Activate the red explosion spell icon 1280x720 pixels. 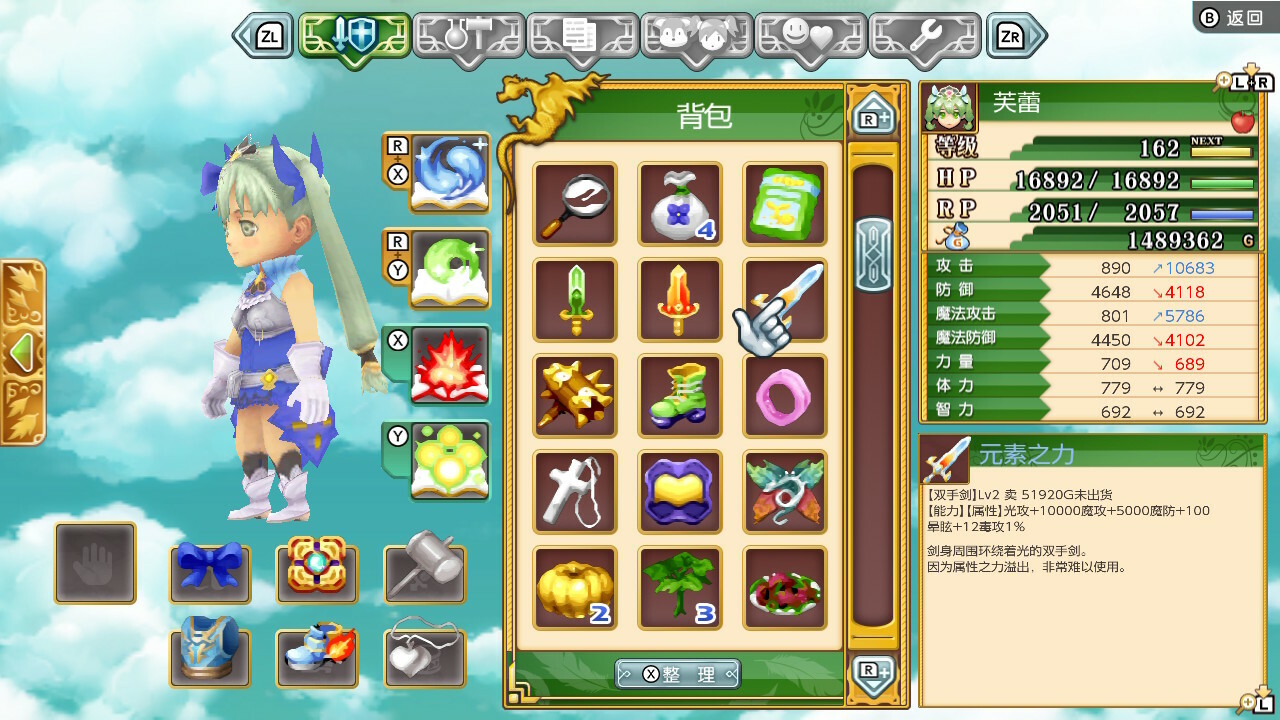coord(449,365)
